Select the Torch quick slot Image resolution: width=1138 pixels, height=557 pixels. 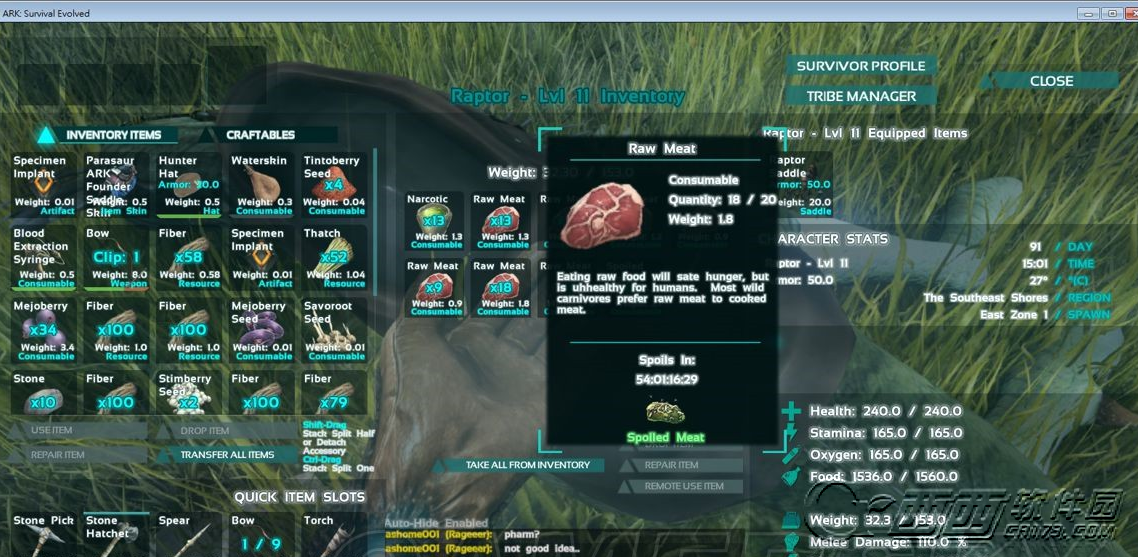point(334,535)
